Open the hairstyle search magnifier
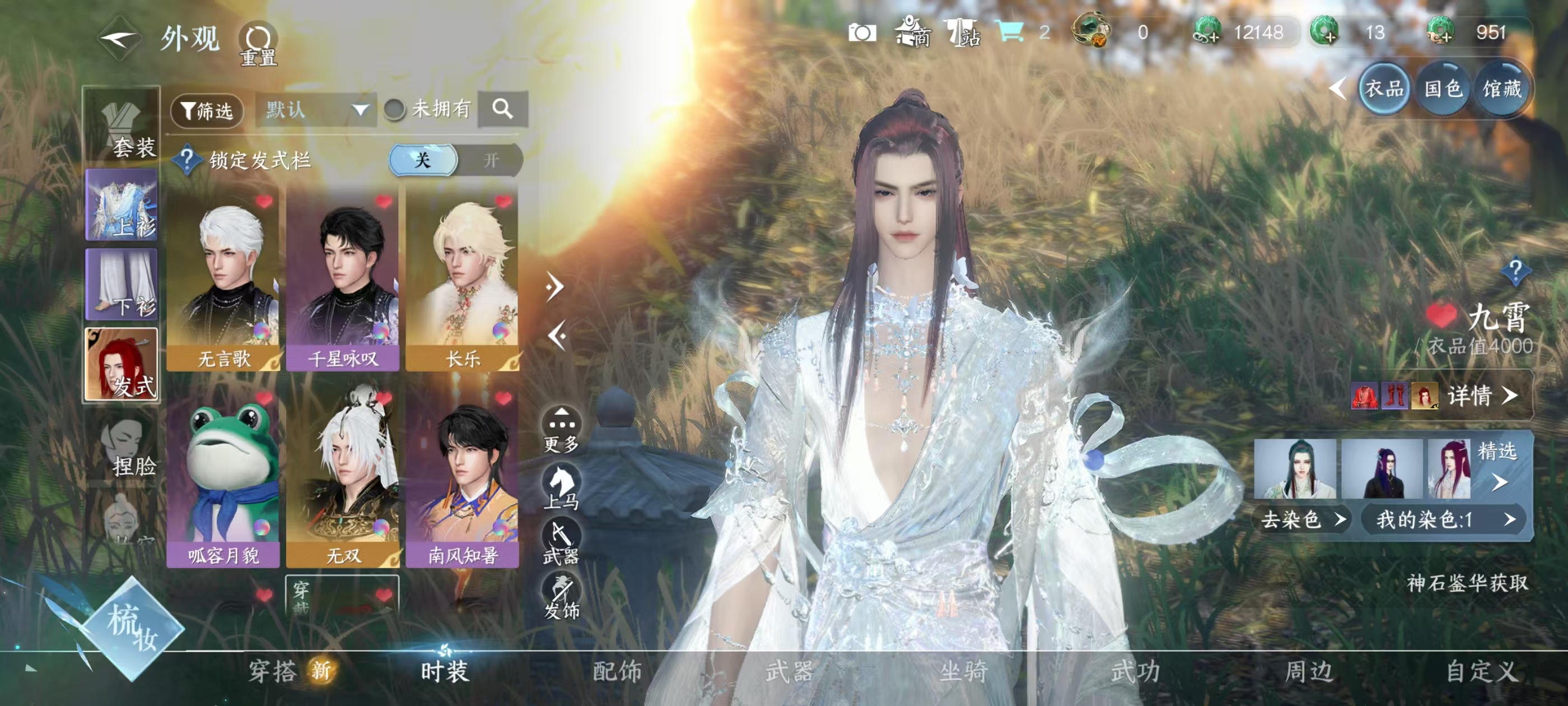Image resolution: width=1568 pixels, height=706 pixels. click(x=502, y=110)
